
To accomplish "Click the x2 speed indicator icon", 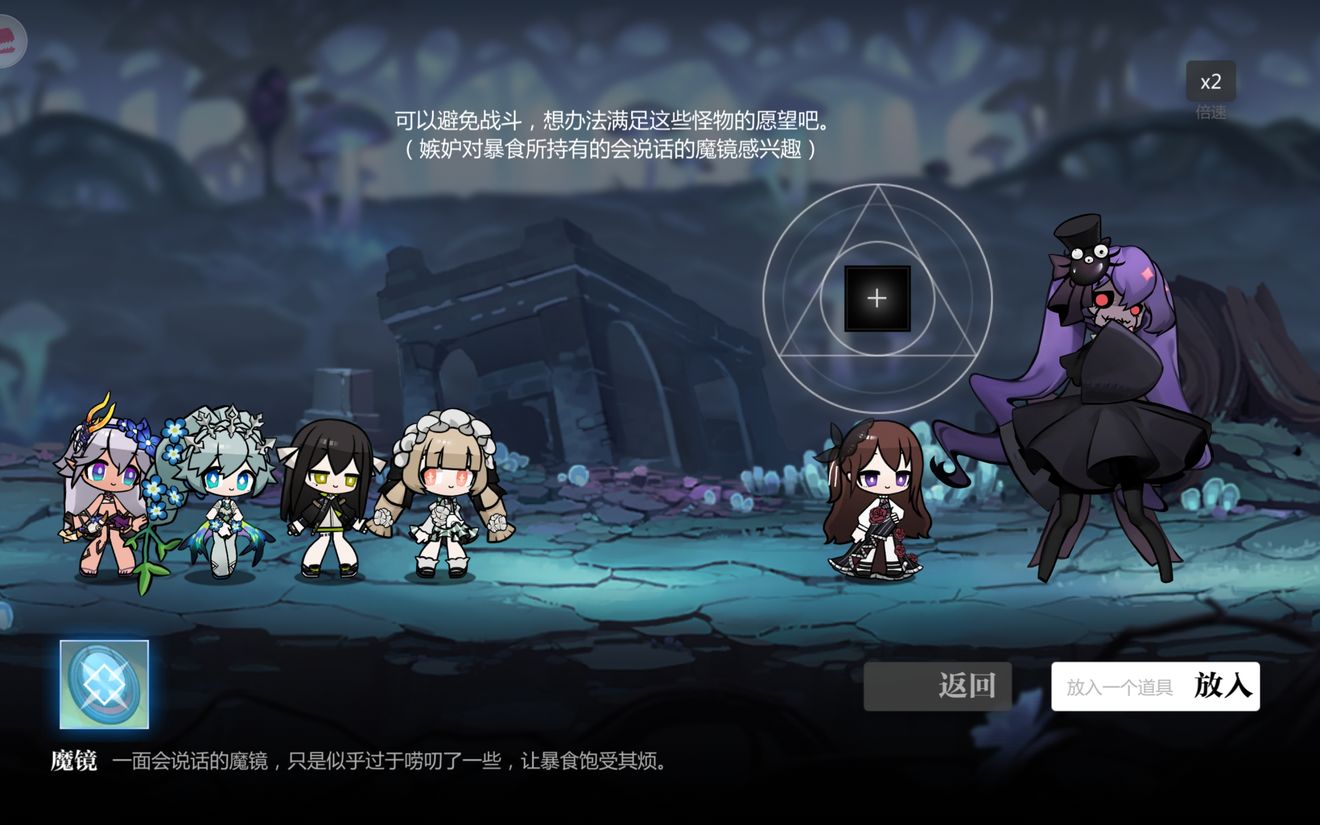I will [x=1210, y=83].
